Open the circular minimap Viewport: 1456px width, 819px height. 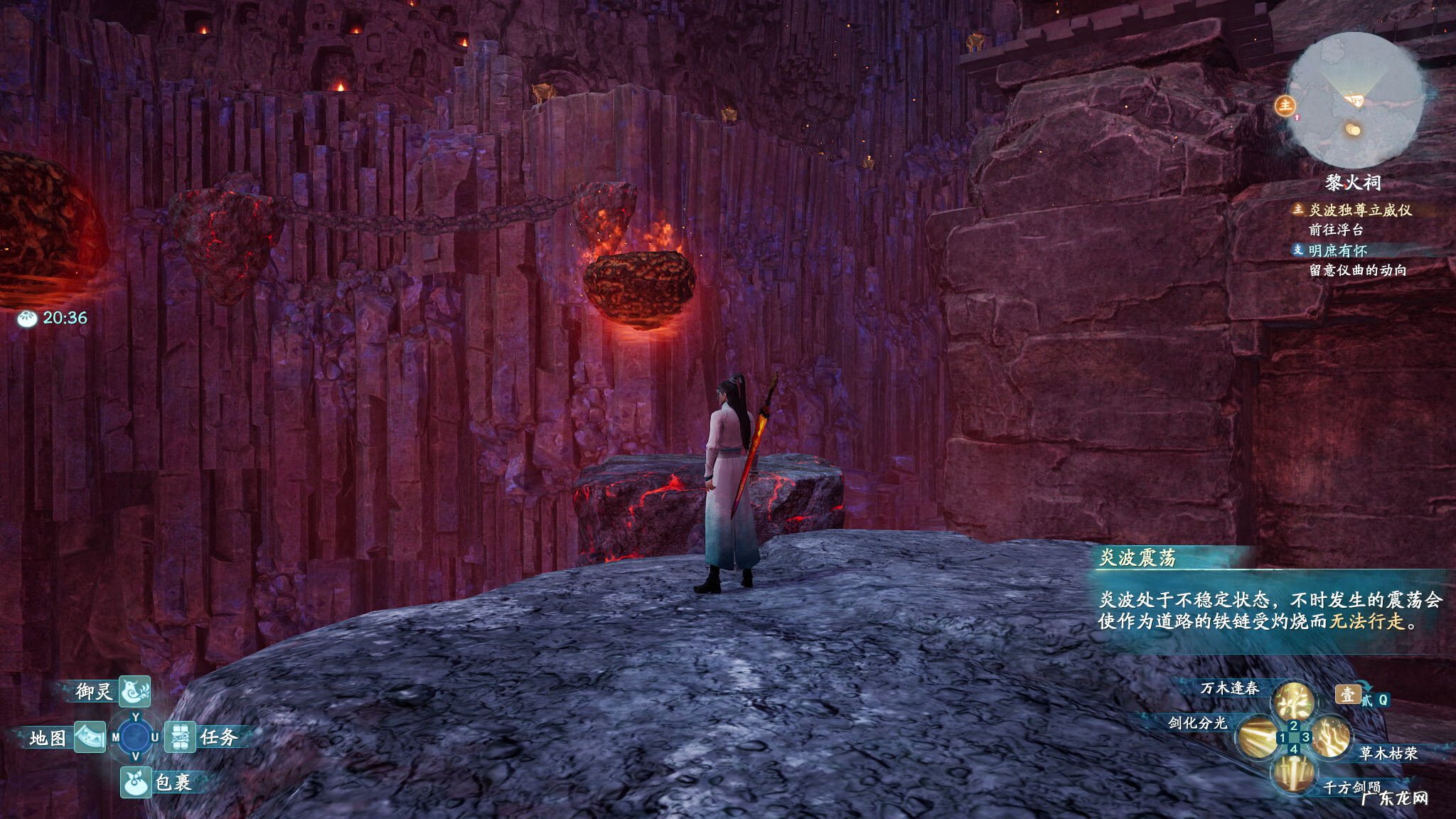pyautogui.click(x=1355, y=100)
